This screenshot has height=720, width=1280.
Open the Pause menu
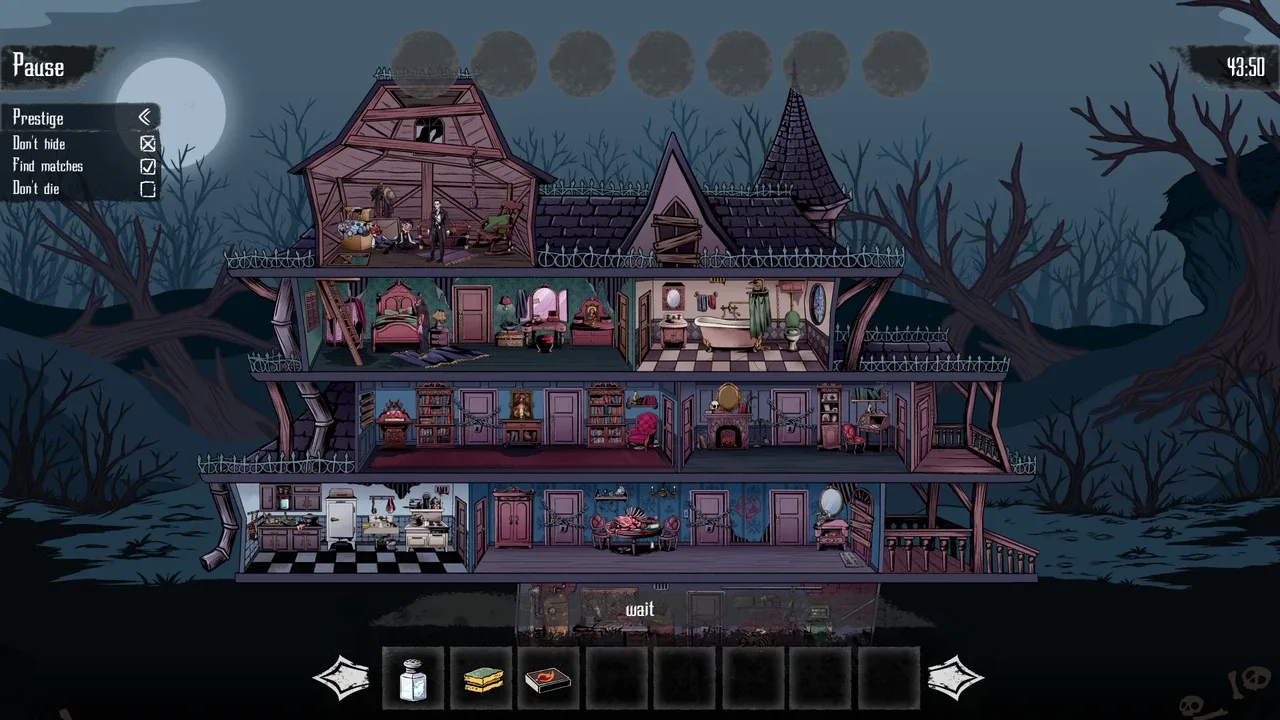pos(39,67)
